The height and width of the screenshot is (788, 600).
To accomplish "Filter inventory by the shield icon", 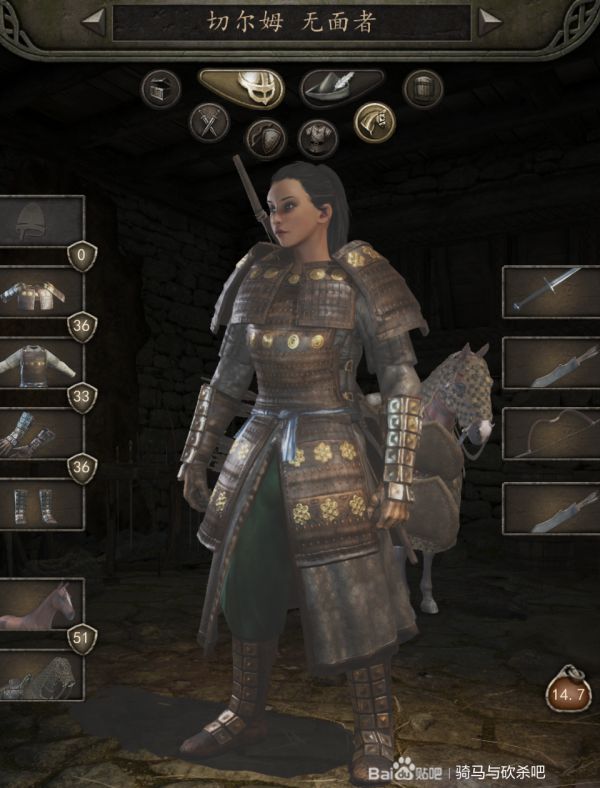I will pos(265,138).
